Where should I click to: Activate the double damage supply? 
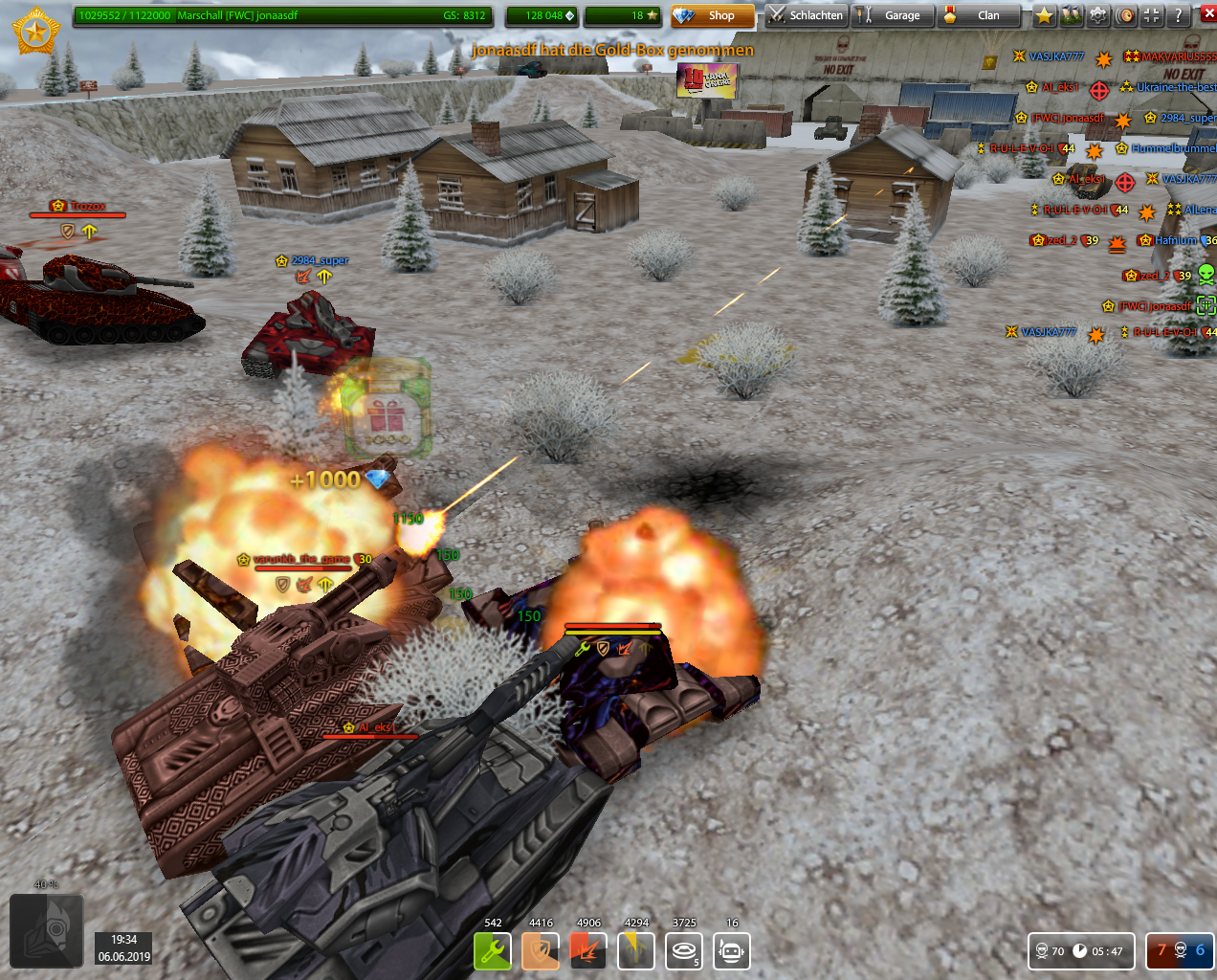coord(588,951)
